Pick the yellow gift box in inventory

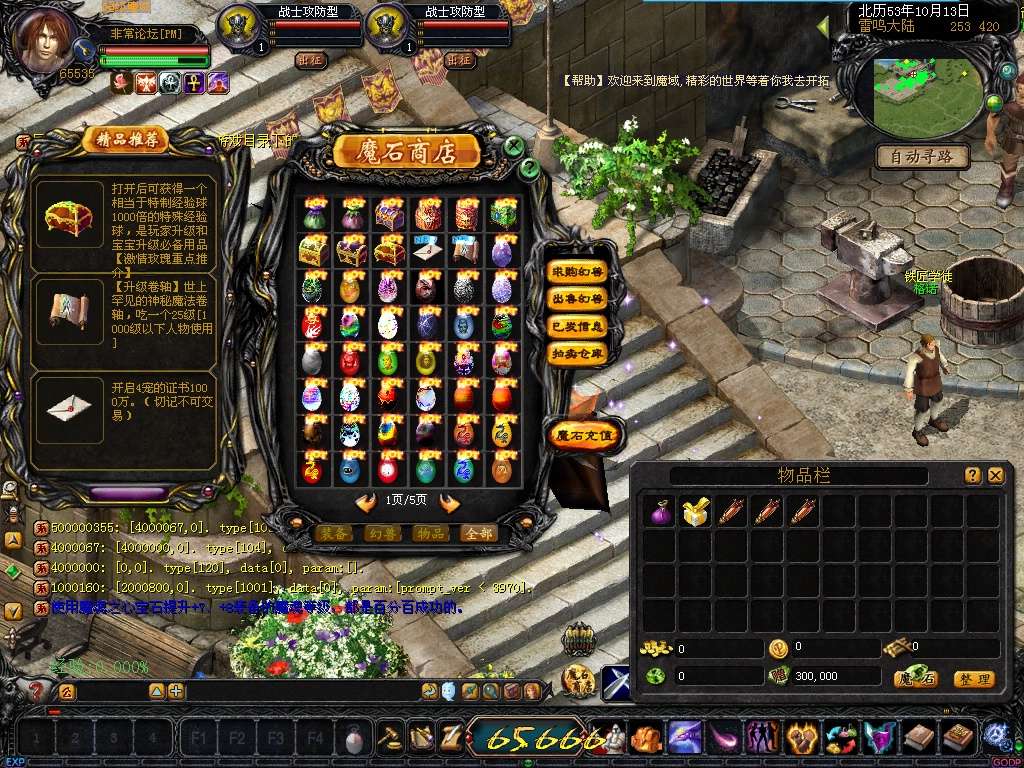[x=694, y=513]
